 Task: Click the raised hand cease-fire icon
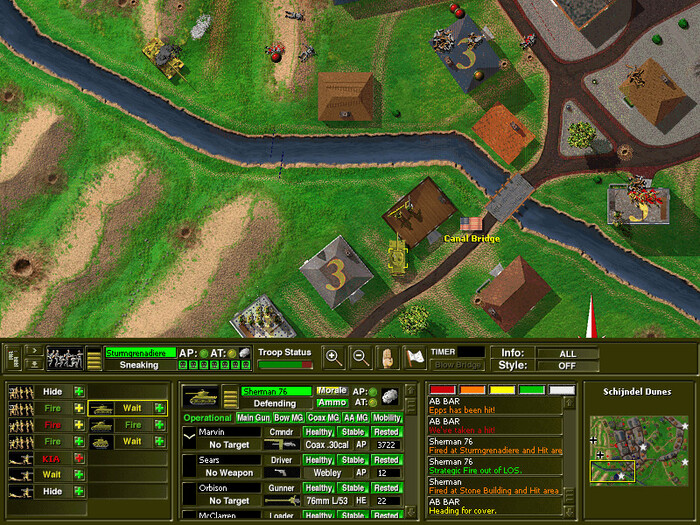point(386,356)
